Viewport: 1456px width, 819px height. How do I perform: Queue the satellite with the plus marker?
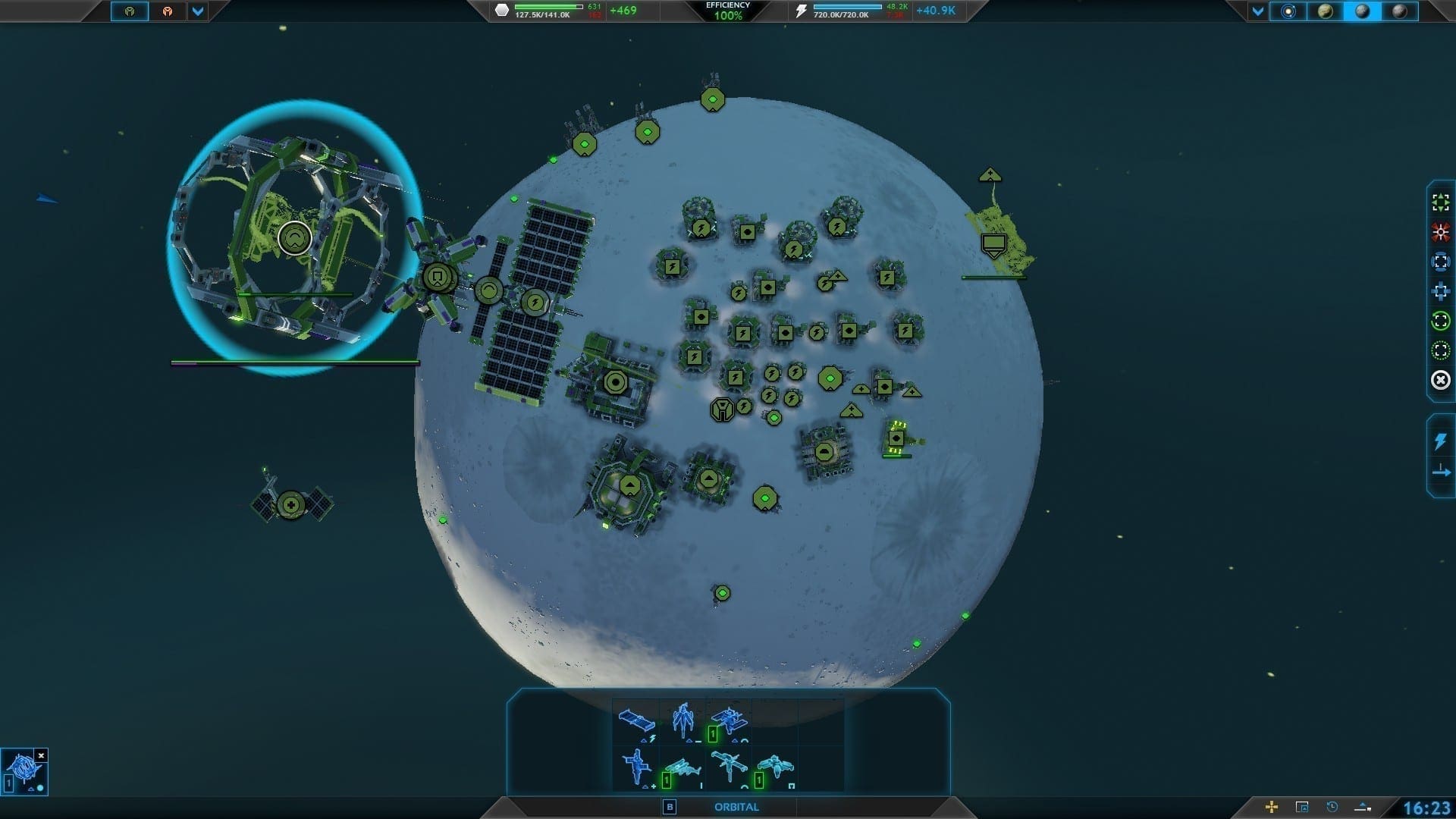coord(636,767)
